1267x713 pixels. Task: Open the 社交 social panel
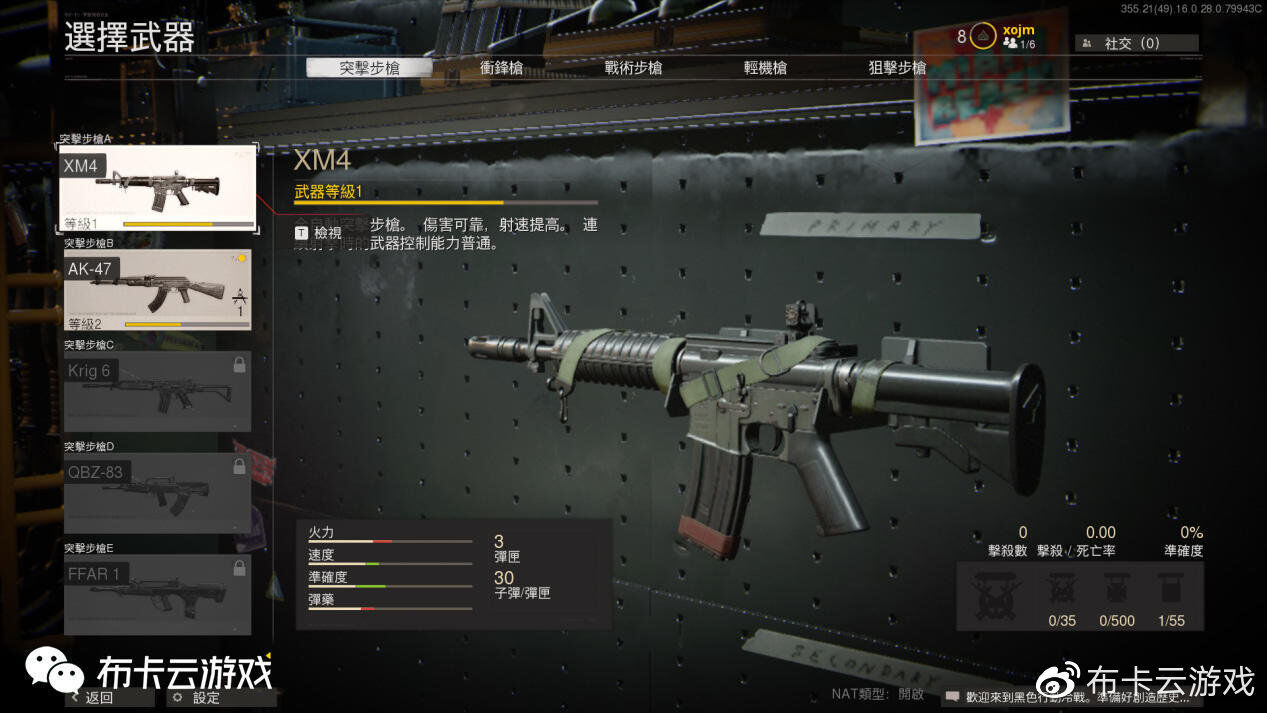1136,43
